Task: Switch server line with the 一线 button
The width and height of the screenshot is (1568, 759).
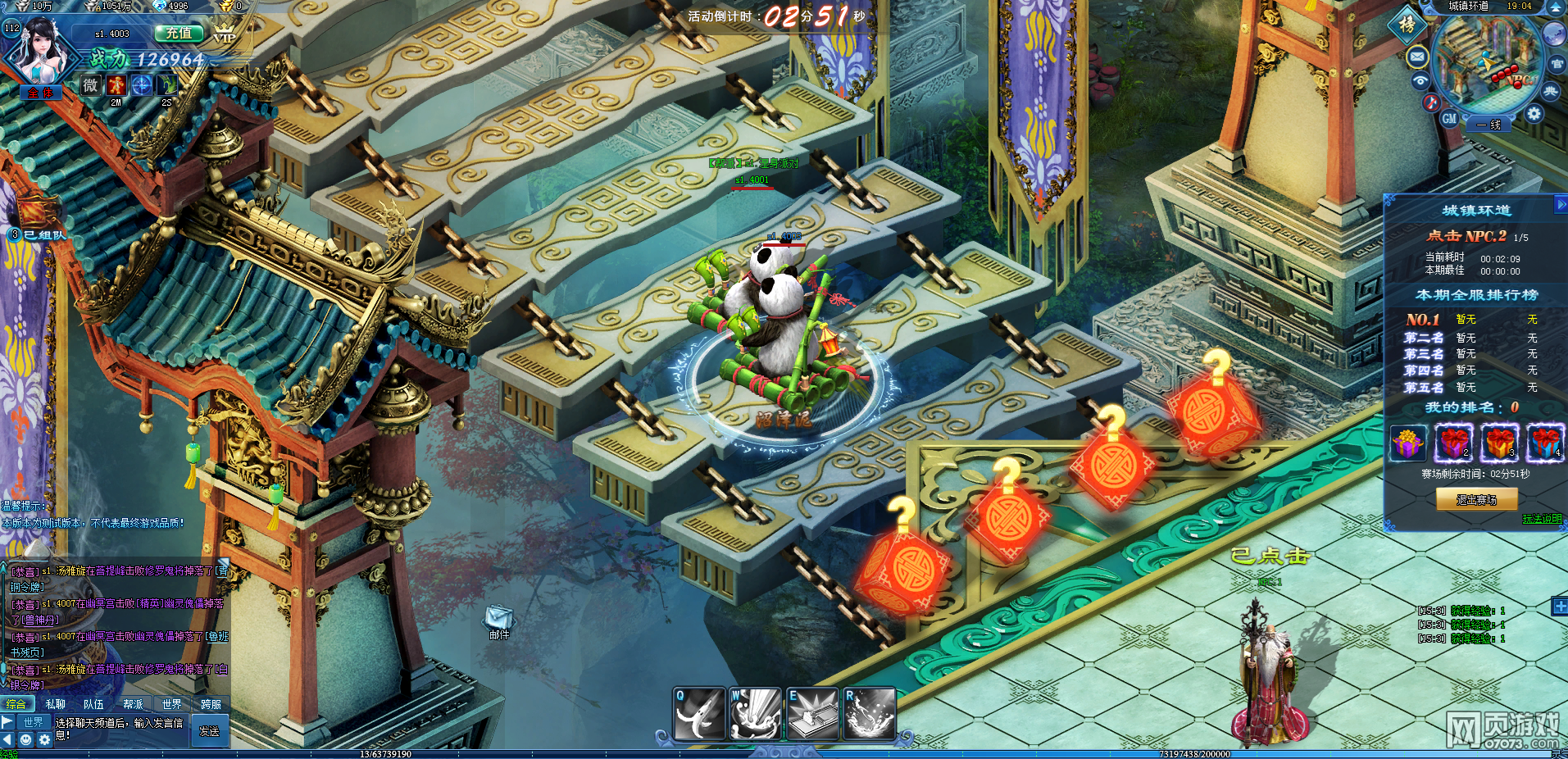Action: 1489,125
